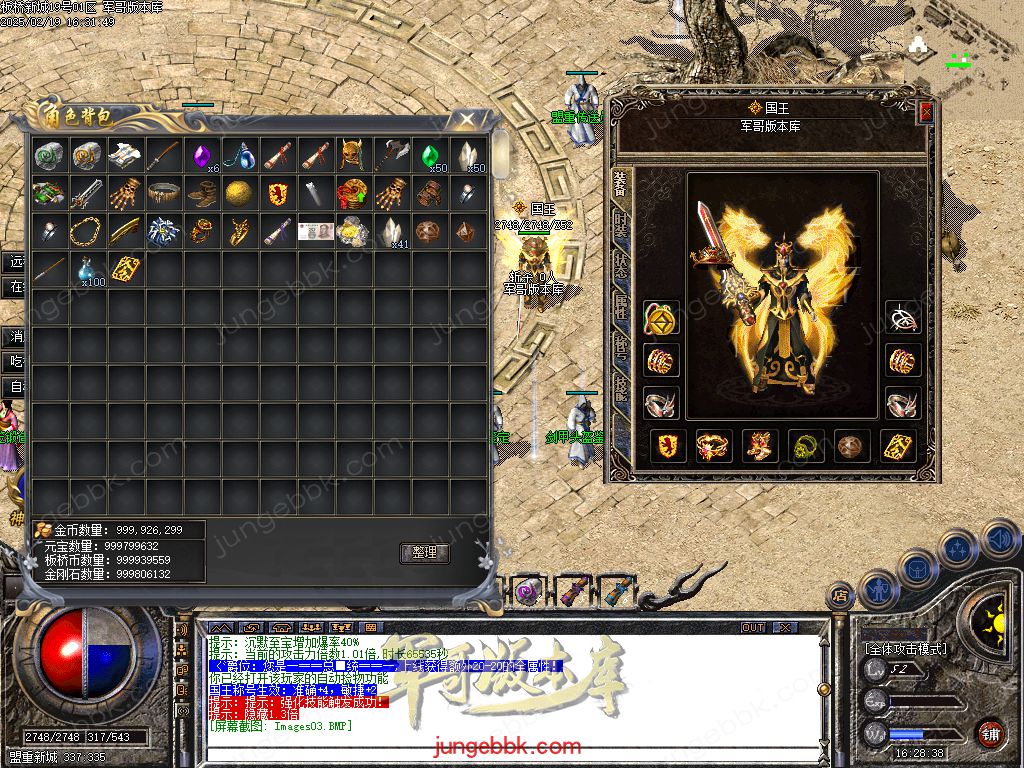Click the red 铺 stall button
The image size is (1024, 768).
990,733
